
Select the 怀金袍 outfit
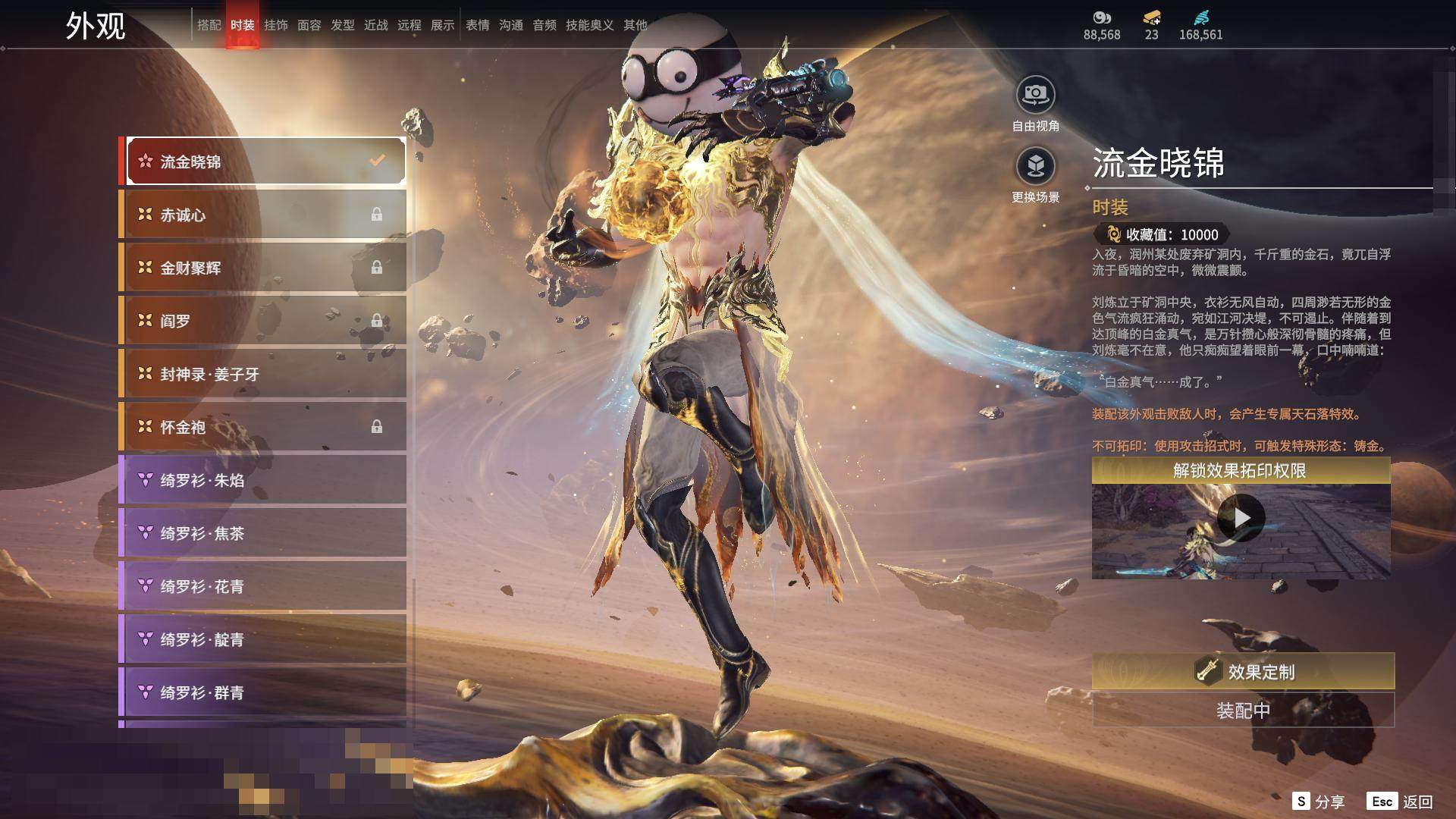tap(263, 427)
